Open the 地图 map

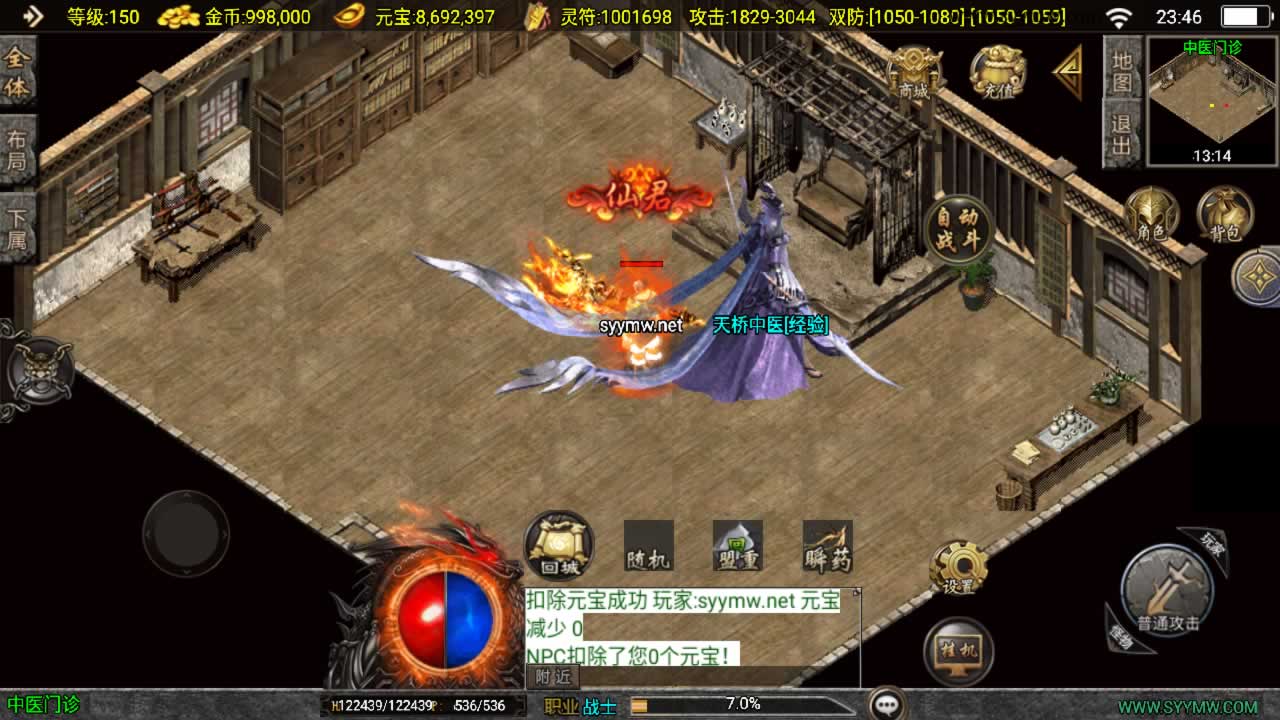(x=1122, y=70)
